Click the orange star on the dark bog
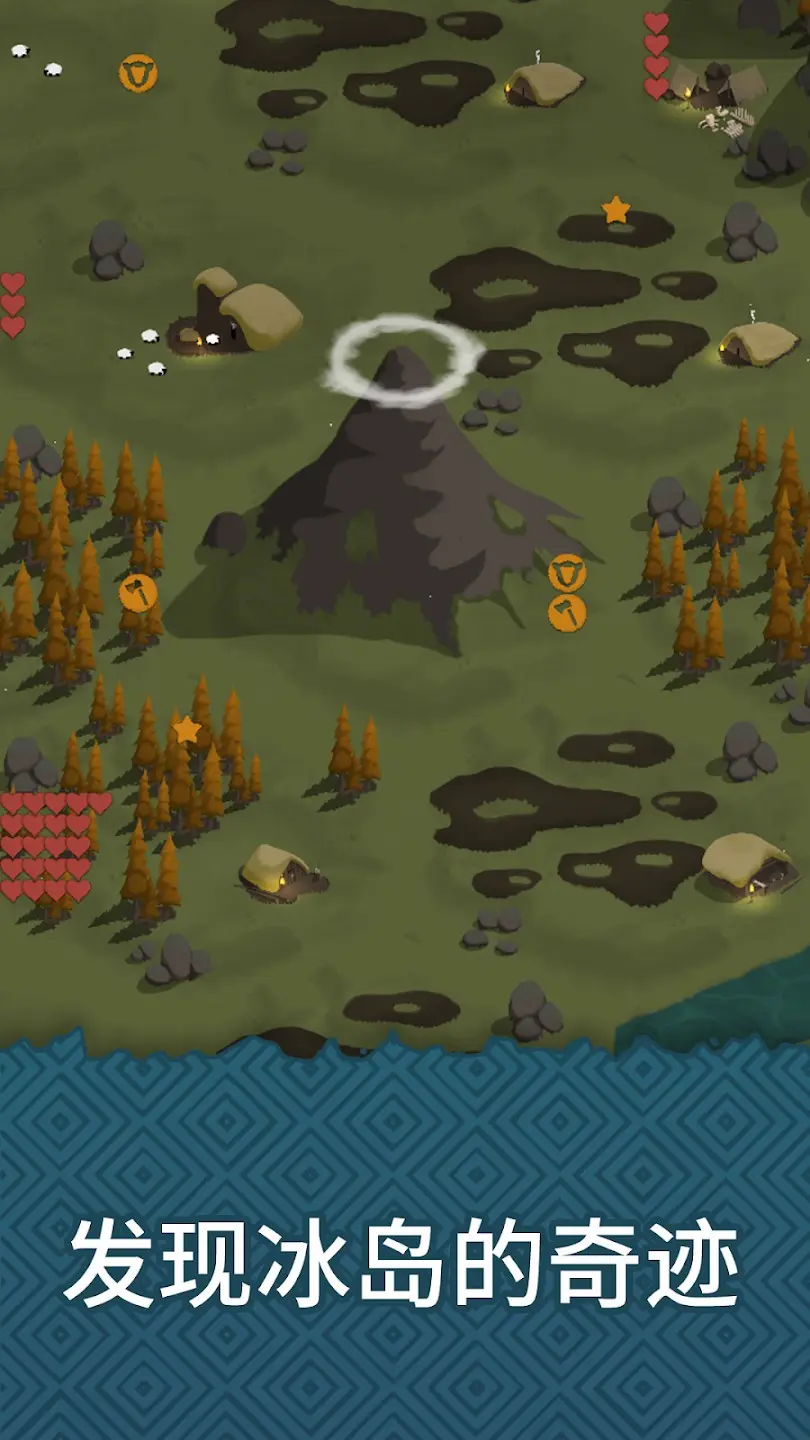 (x=616, y=210)
